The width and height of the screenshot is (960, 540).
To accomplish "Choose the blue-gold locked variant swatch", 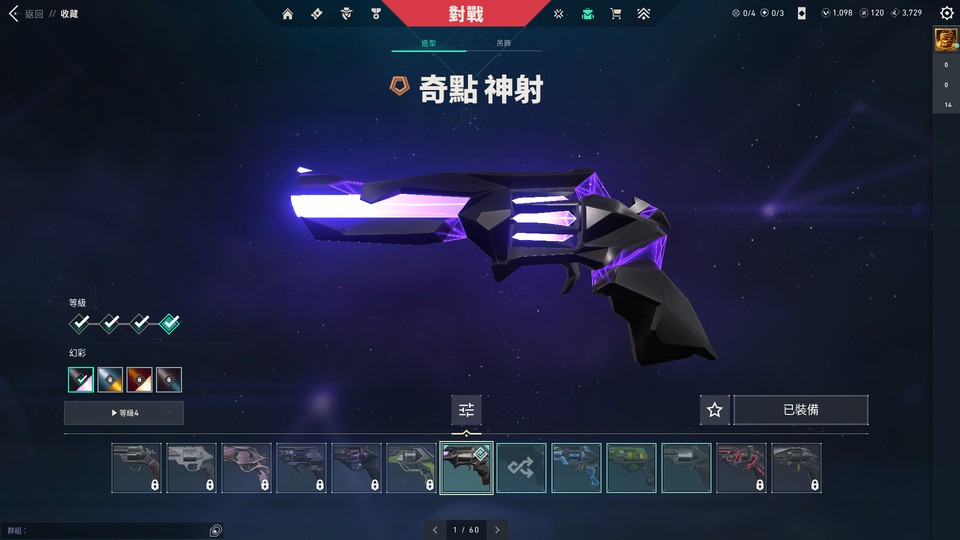I will 110,380.
